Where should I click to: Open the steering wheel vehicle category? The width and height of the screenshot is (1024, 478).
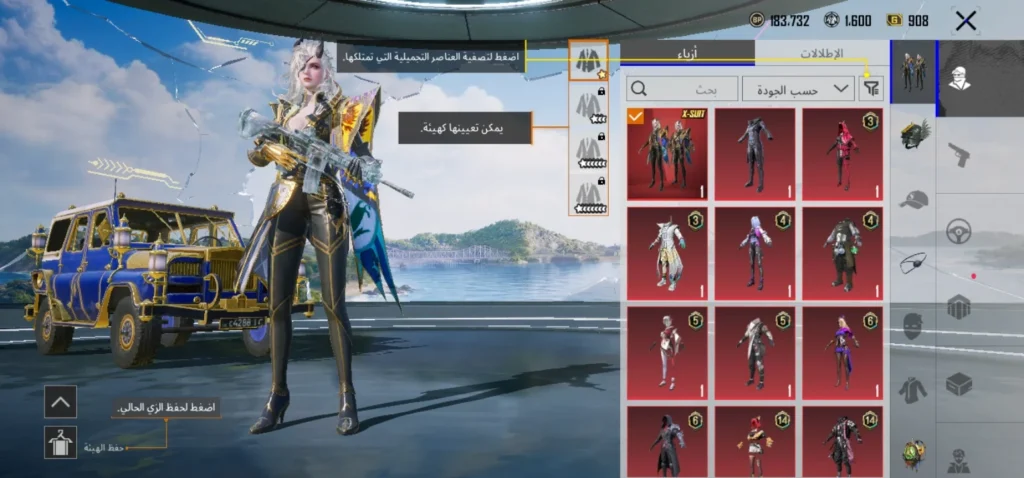coord(958,231)
